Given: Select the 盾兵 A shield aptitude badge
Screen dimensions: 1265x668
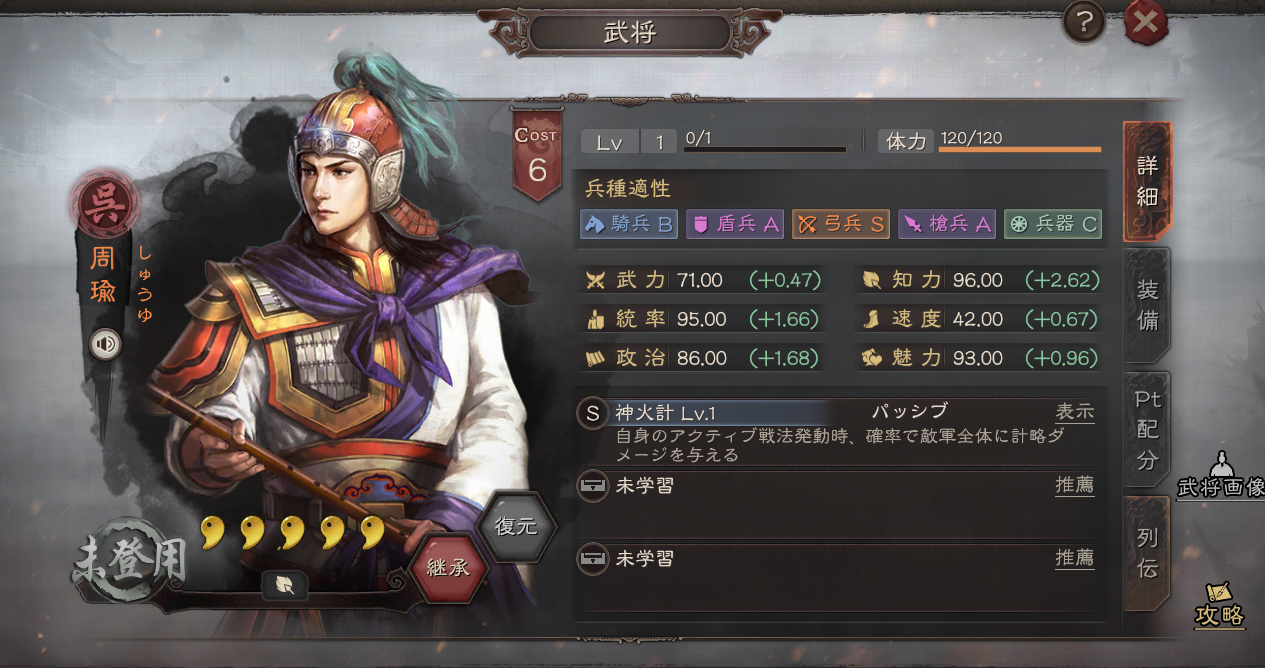Looking at the screenshot, I should 735,224.
